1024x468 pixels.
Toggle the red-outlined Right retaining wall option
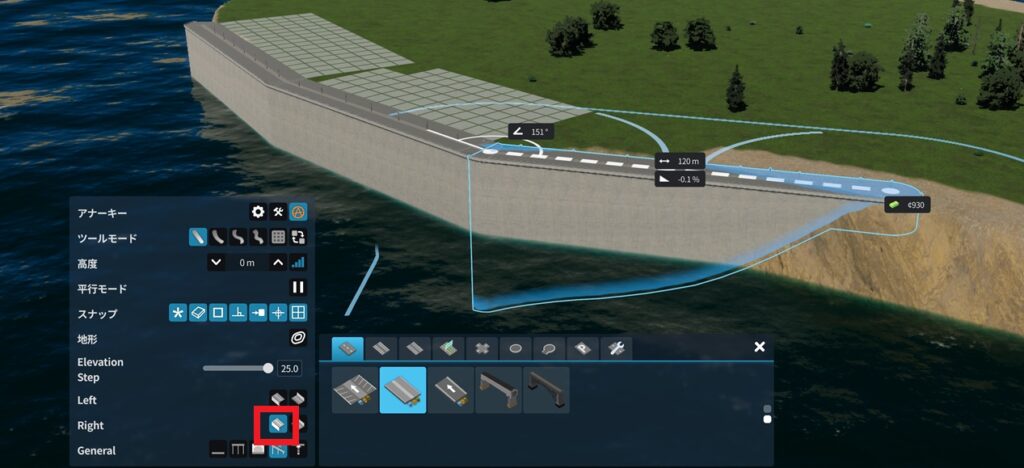277,425
